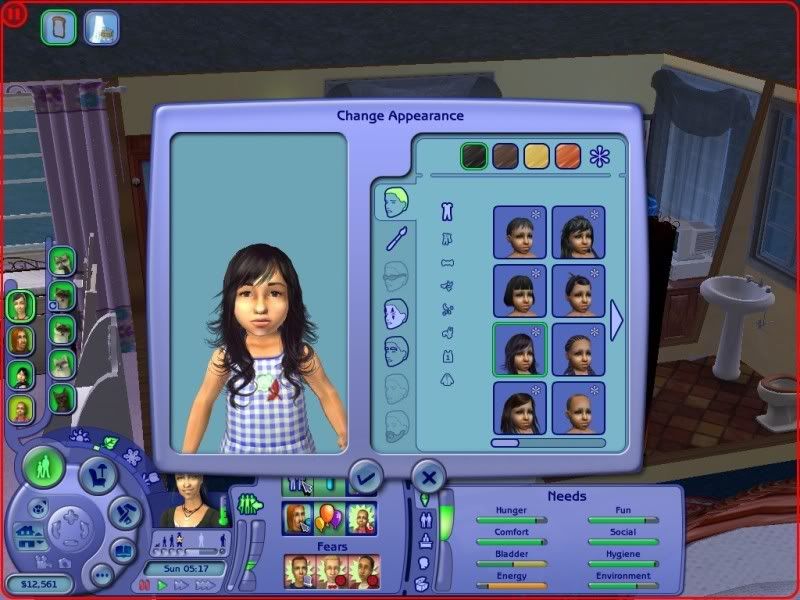Screen dimensions: 800x600
Task: Choose the short bob with bangs hairstyle
Action: (519, 290)
